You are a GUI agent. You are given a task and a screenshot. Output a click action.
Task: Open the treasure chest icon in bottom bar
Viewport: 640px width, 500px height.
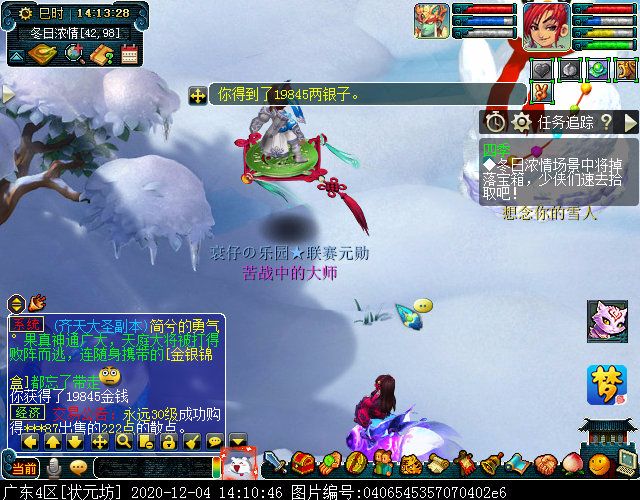pyautogui.click(x=303, y=463)
